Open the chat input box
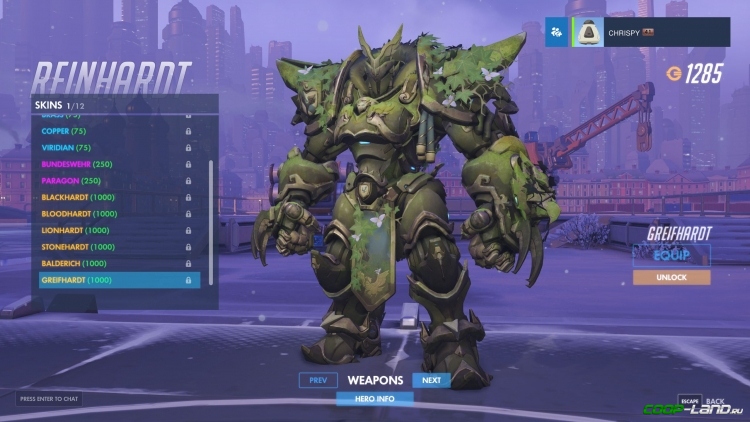This screenshot has width=750, height=422. (x=49, y=399)
